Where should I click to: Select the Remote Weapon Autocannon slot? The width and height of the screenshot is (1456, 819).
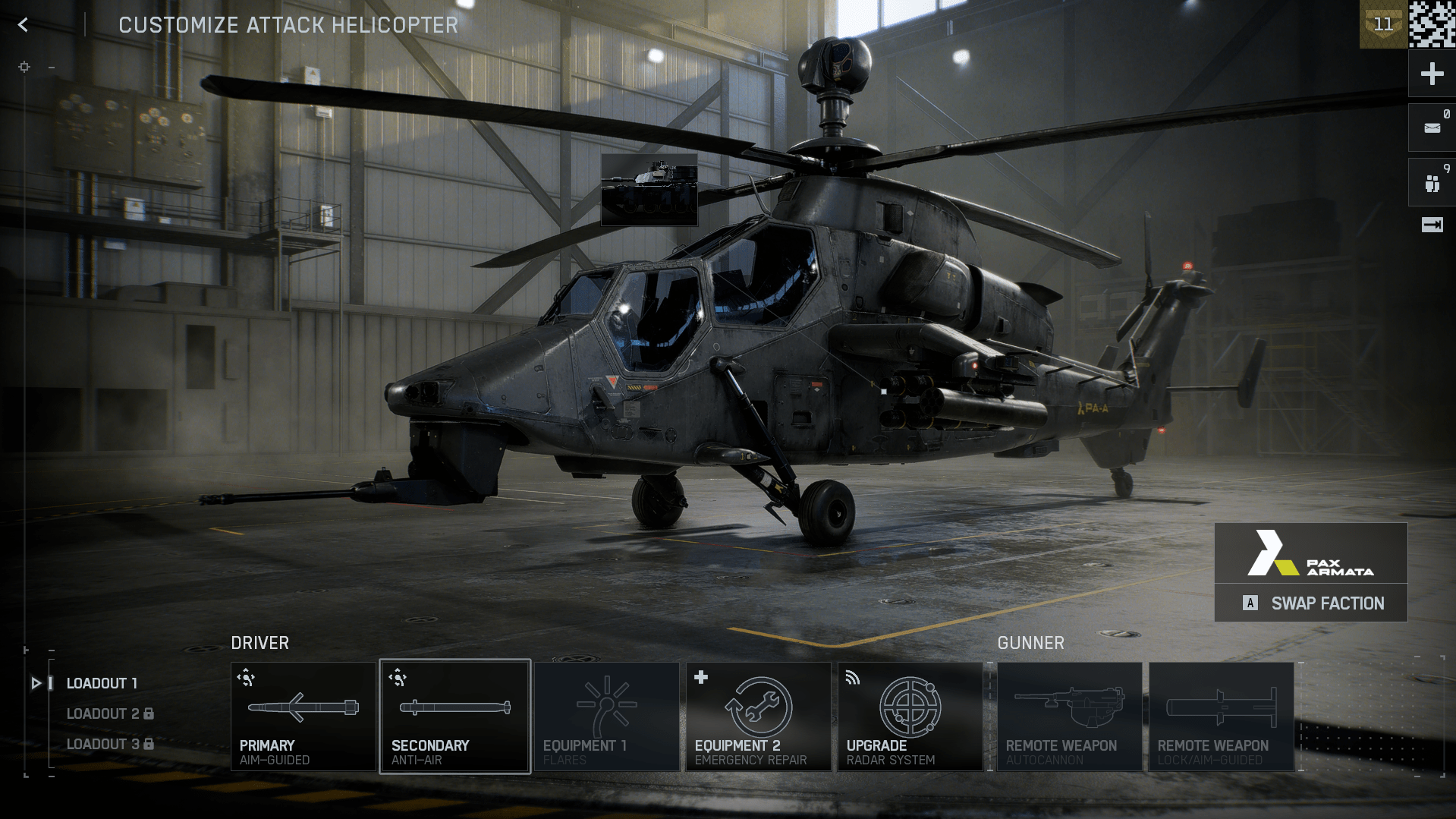pyautogui.click(x=1069, y=717)
